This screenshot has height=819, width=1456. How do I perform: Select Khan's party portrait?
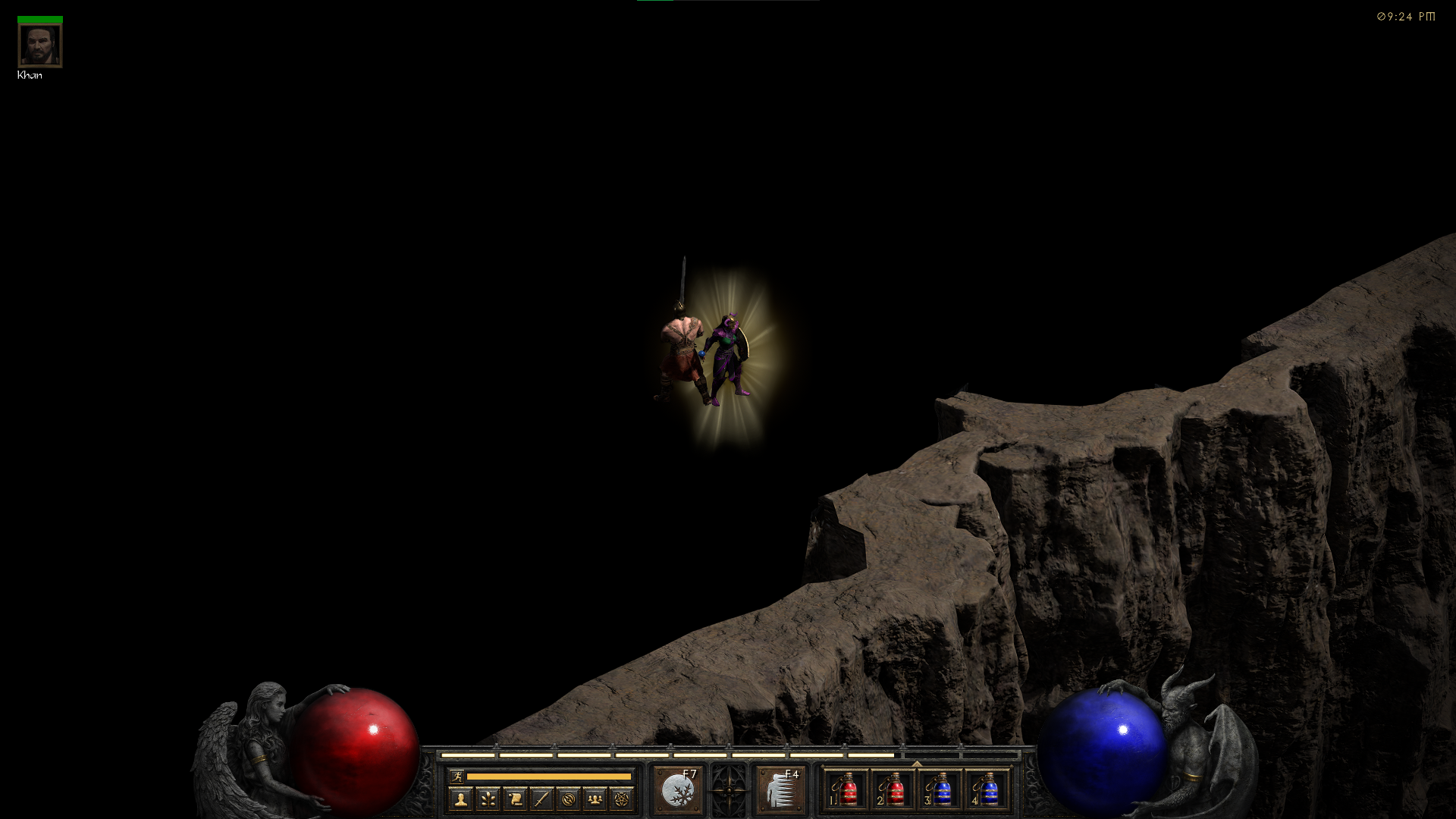pyautogui.click(x=39, y=44)
